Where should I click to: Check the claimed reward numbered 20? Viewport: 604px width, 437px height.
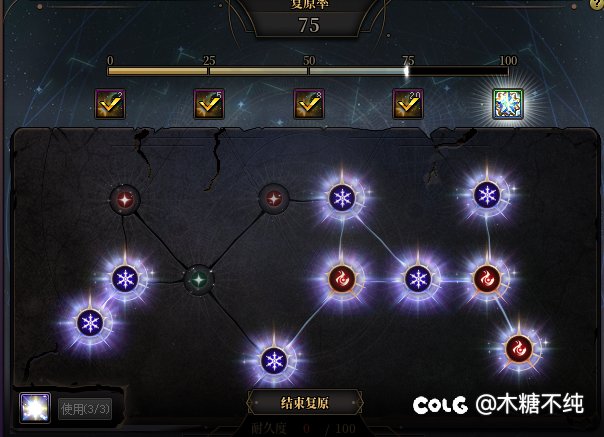(x=408, y=104)
